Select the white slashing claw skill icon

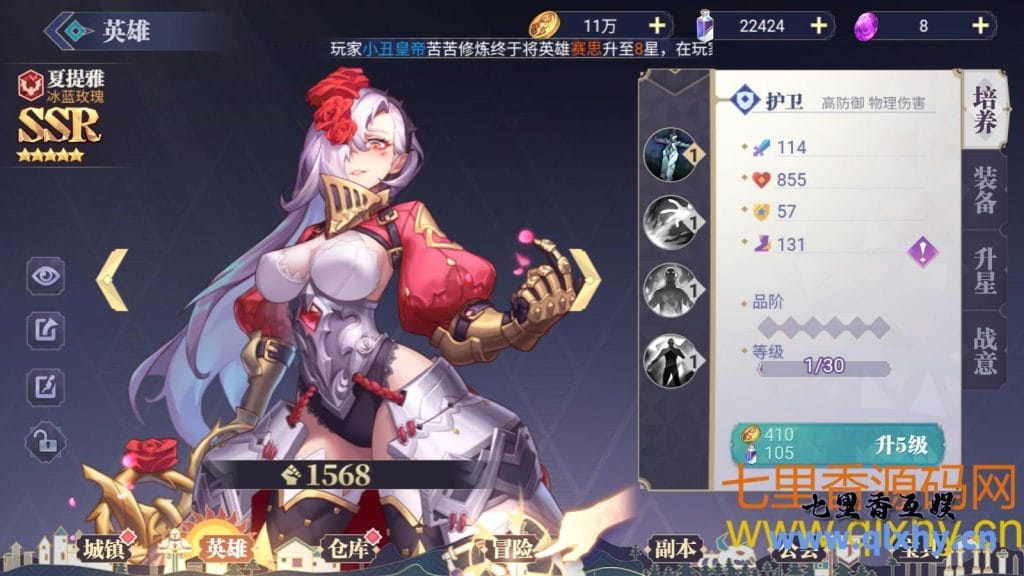tap(669, 222)
